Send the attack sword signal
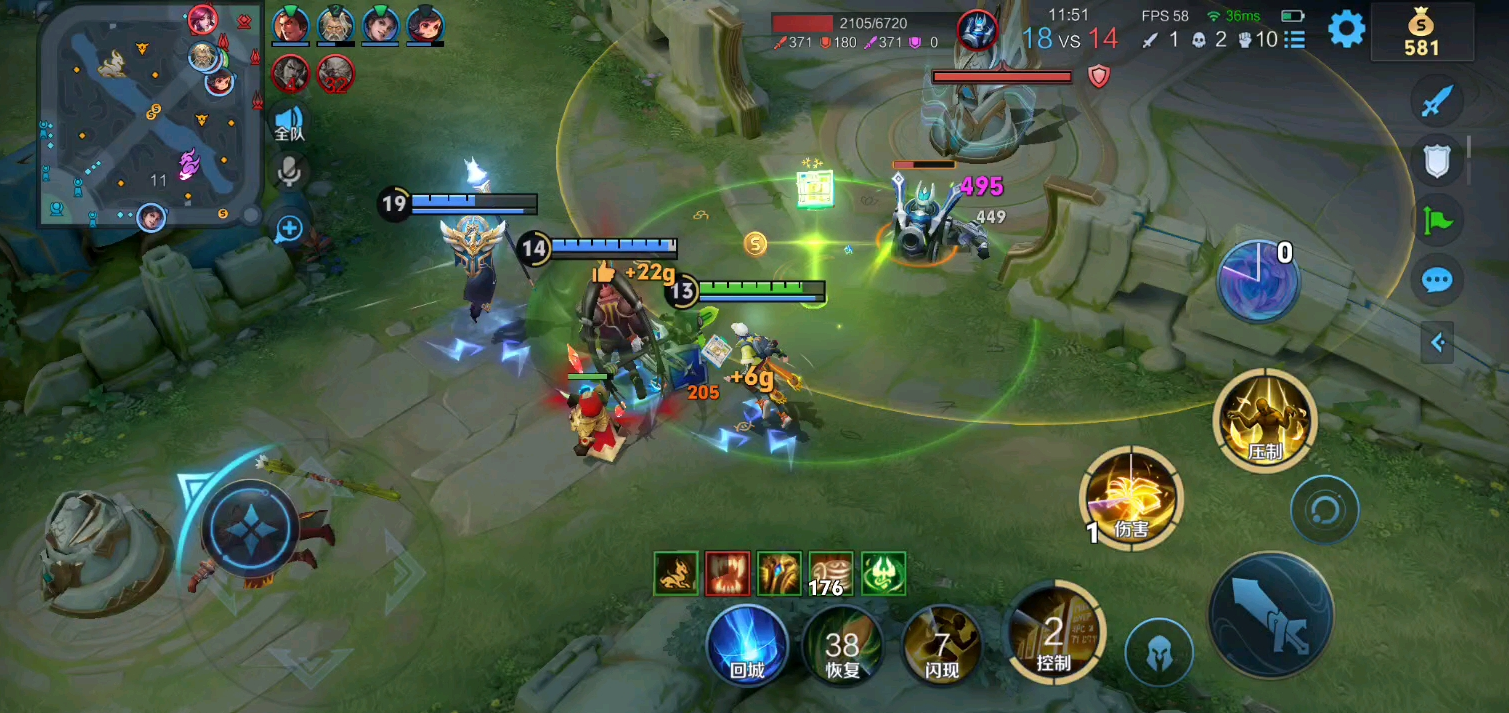1509x713 pixels. coord(1437,101)
